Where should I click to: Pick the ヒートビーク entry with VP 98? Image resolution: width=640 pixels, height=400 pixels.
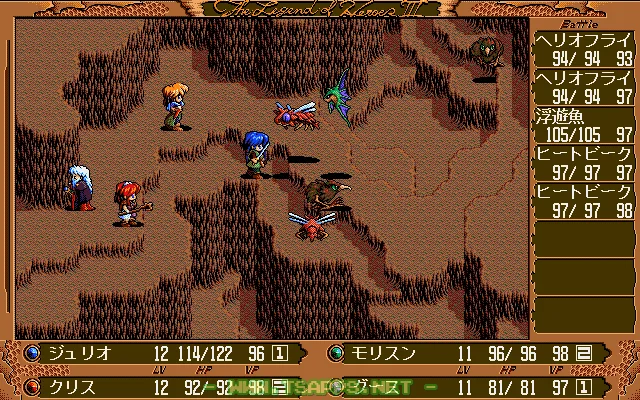(x=585, y=201)
